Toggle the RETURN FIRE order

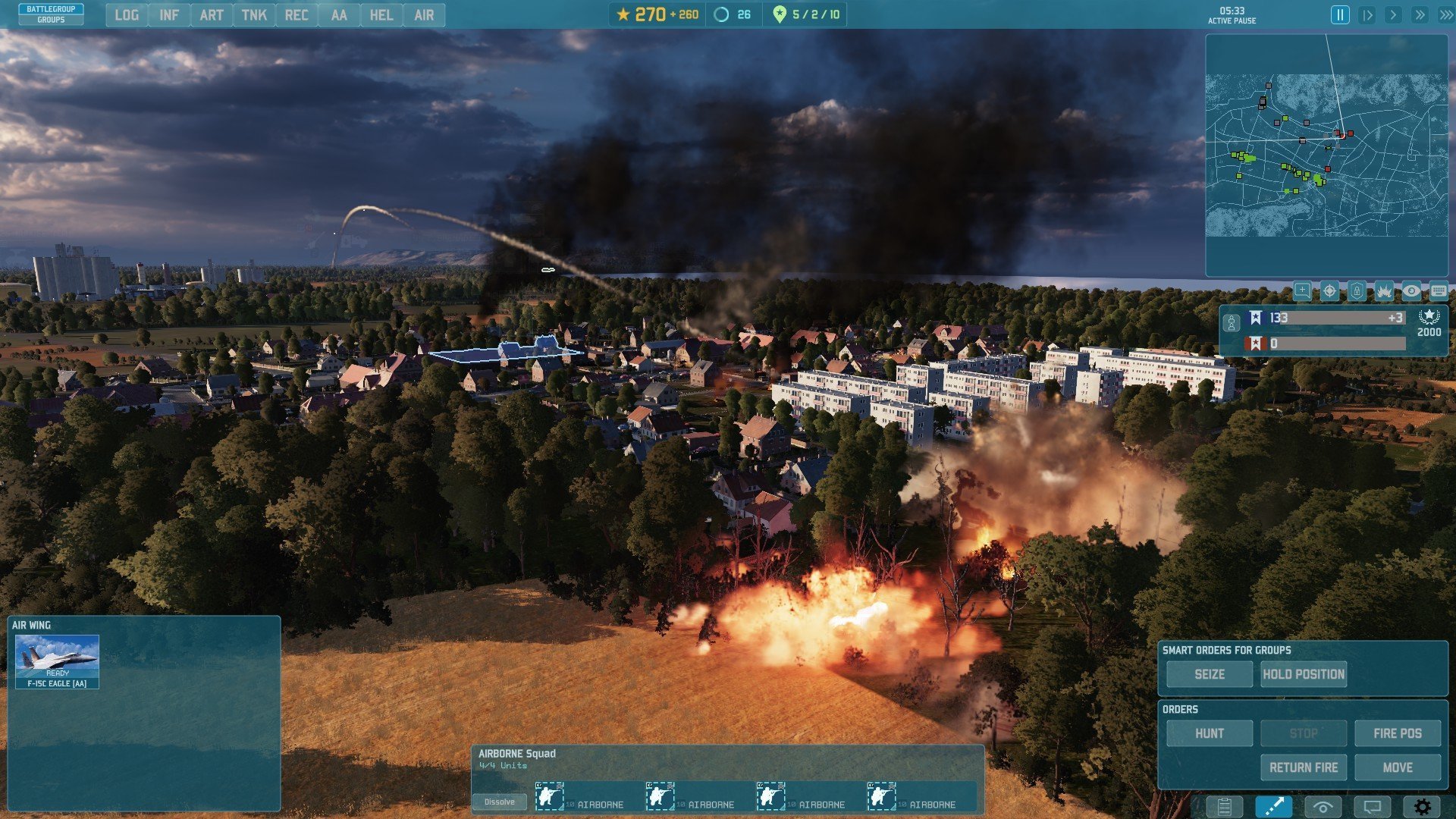[1304, 767]
